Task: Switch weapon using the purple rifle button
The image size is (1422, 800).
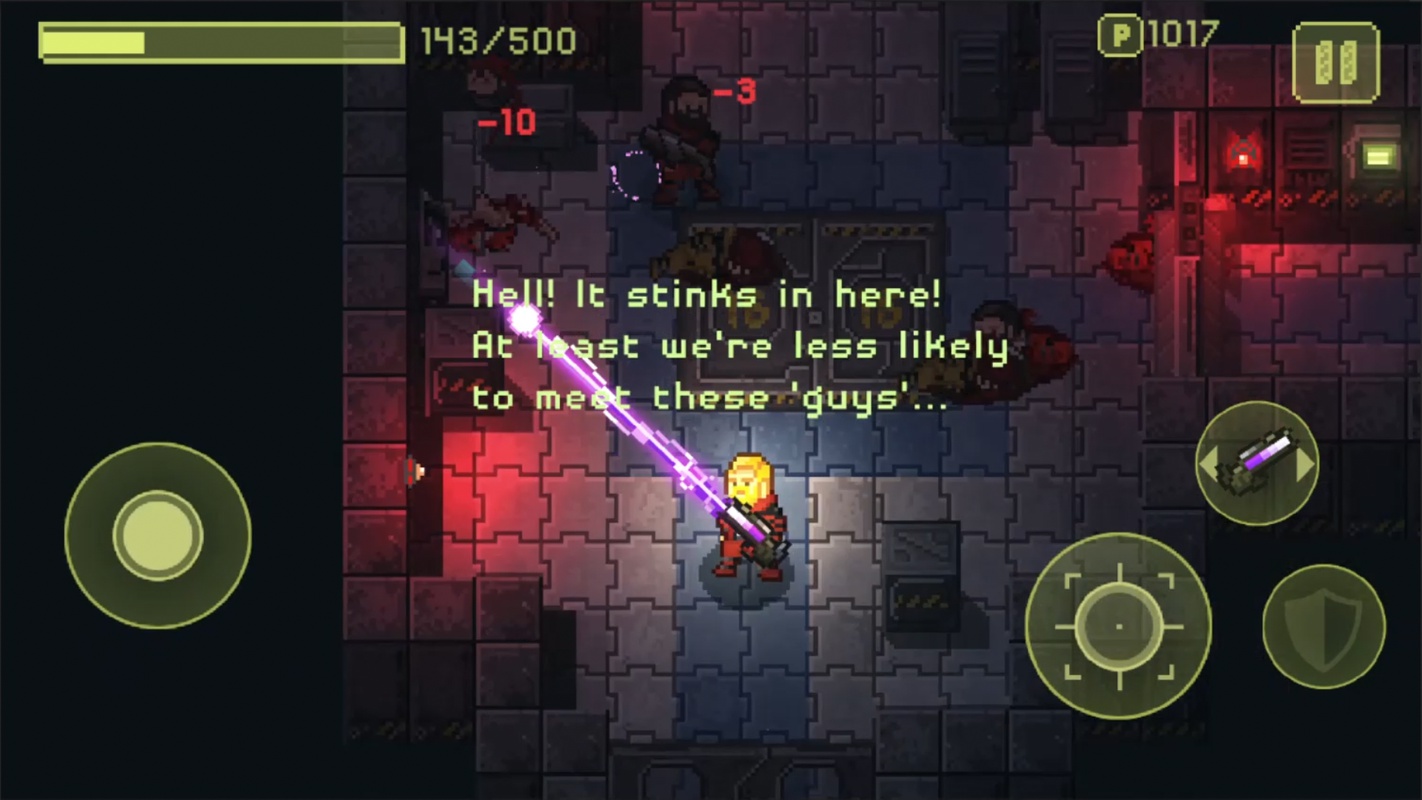Action: tap(1257, 464)
